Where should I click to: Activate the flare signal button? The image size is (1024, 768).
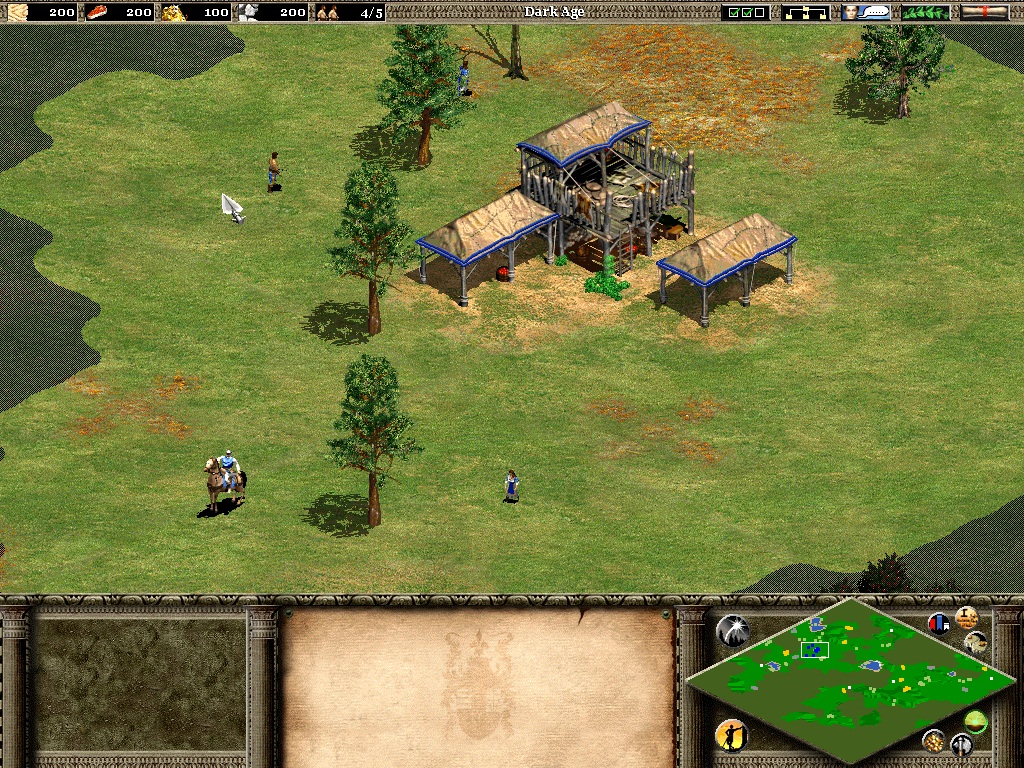click(x=733, y=630)
